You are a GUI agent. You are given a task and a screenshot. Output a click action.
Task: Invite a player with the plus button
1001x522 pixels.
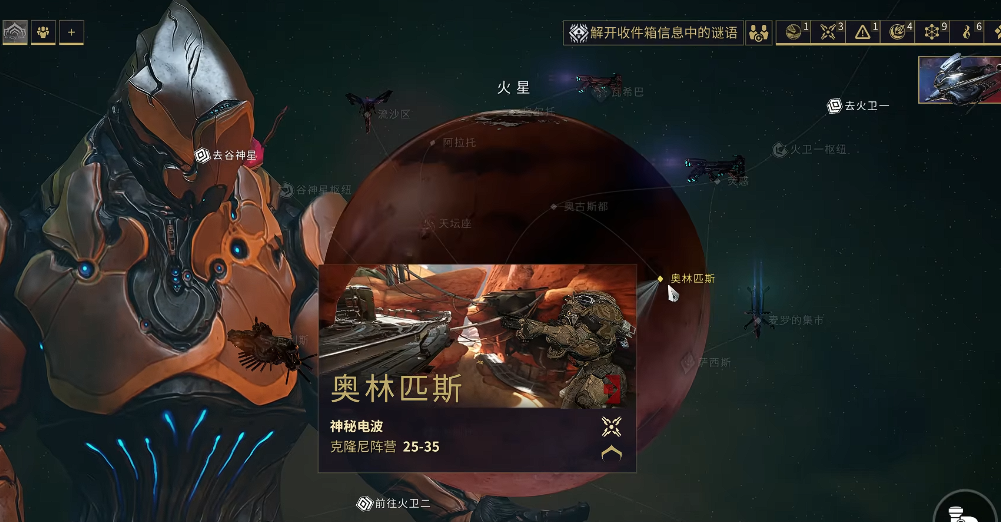[x=71, y=33]
